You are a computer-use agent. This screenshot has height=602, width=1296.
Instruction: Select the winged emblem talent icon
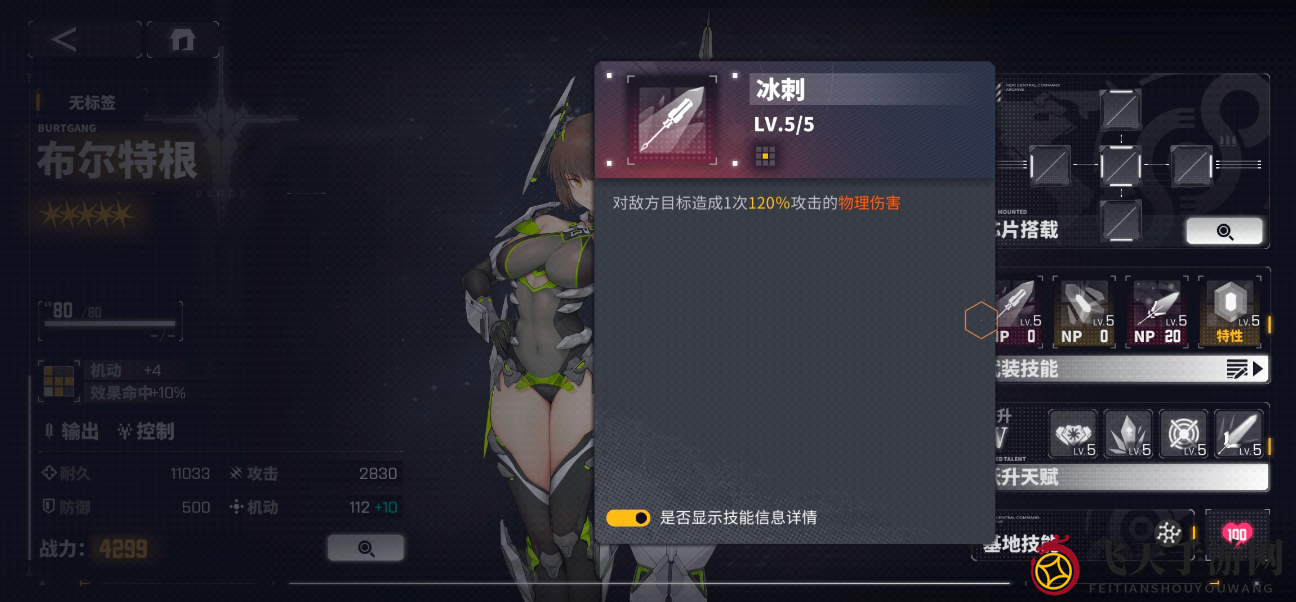click(x=1073, y=434)
